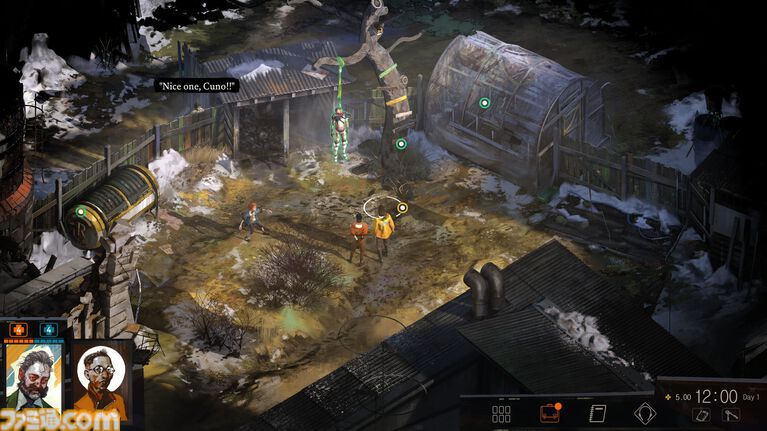Open the character sheet grid icon

click(x=502, y=413)
